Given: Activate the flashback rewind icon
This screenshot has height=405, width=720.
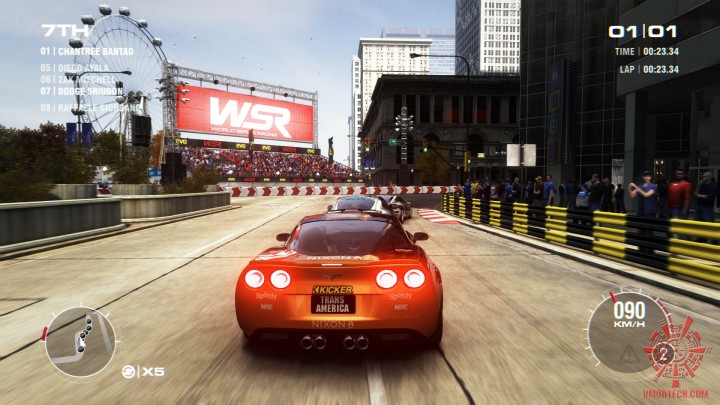Looking at the screenshot, I should point(129,372).
